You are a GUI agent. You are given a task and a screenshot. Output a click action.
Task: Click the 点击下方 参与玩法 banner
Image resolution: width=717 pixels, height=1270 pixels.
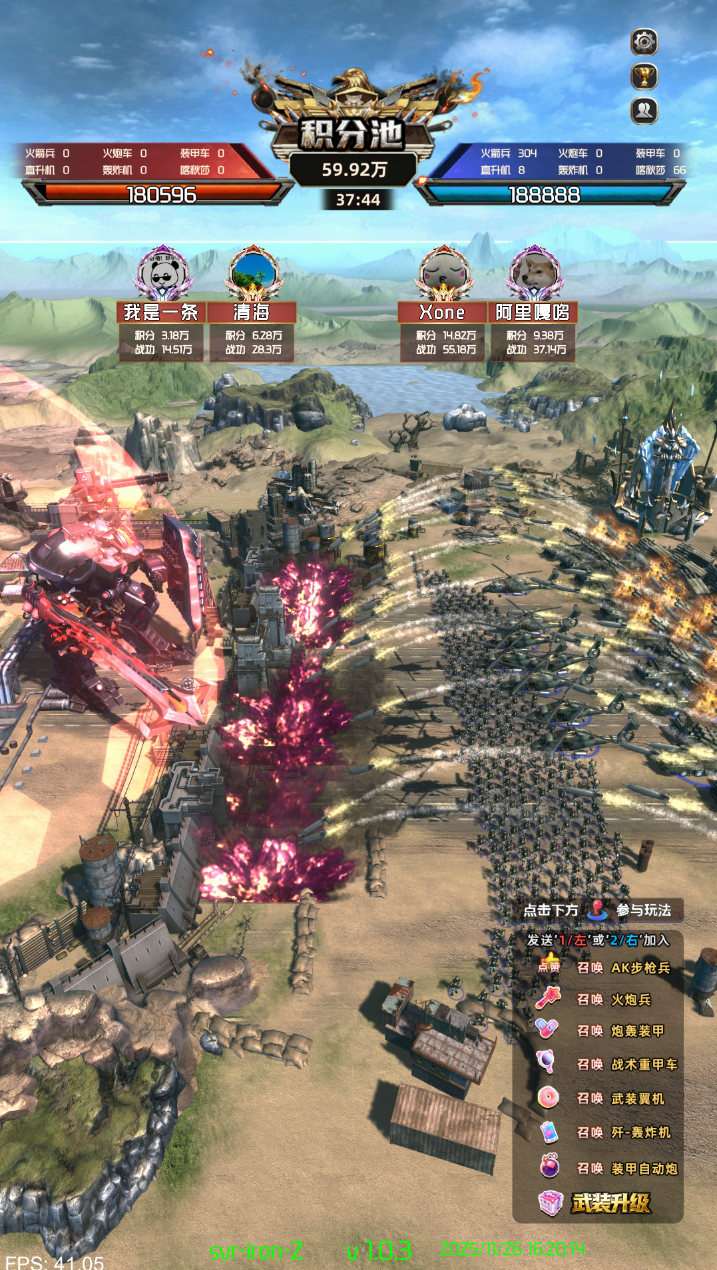click(x=600, y=911)
